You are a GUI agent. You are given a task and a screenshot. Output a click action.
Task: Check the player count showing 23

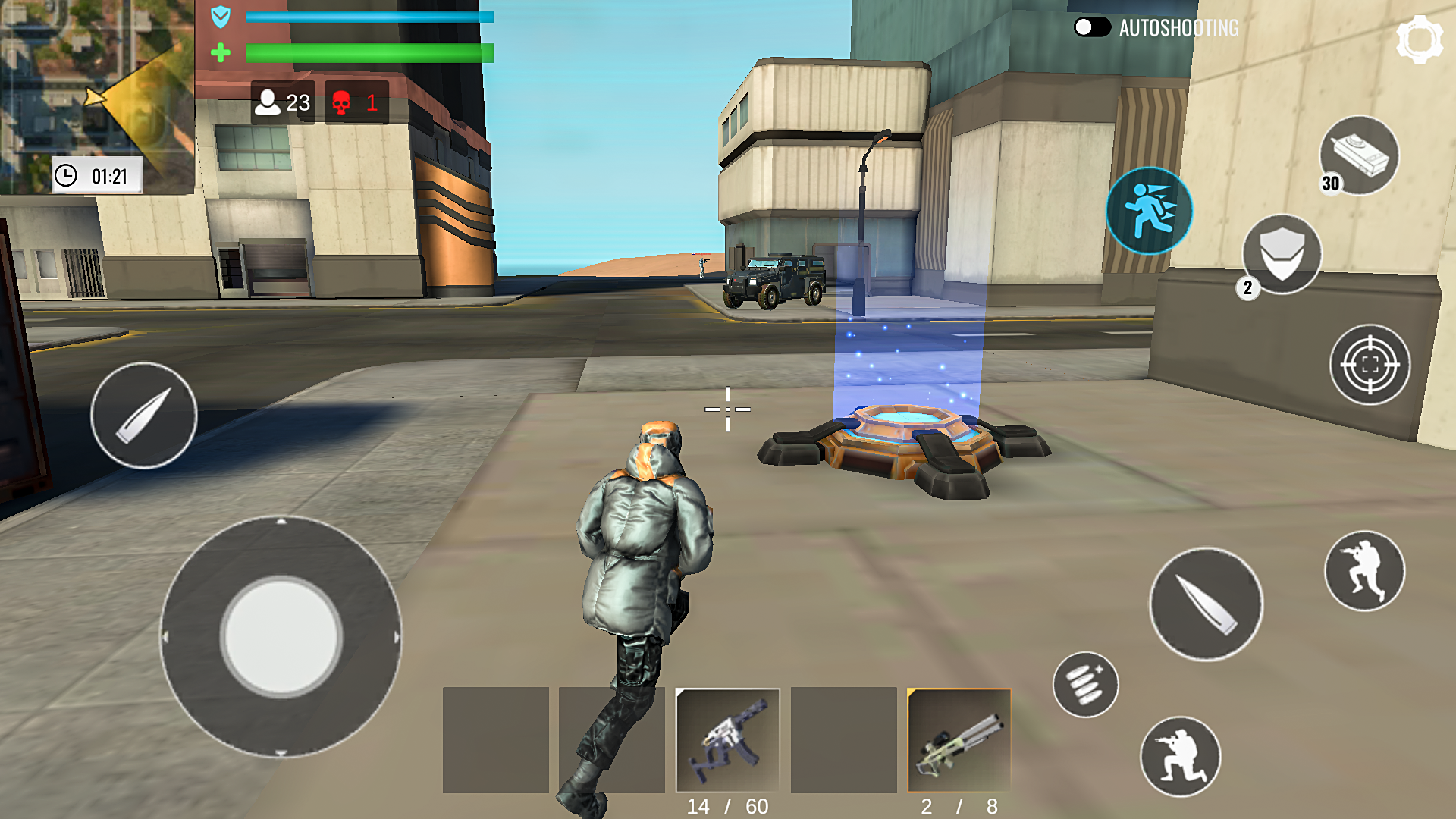click(x=282, y=102)
